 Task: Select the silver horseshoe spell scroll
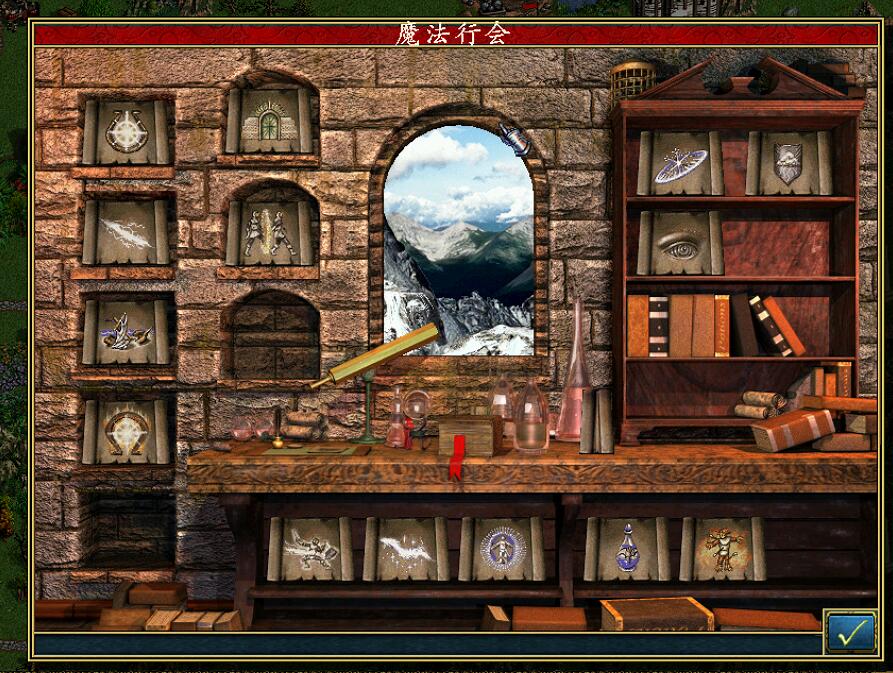(x=126, y=132)
